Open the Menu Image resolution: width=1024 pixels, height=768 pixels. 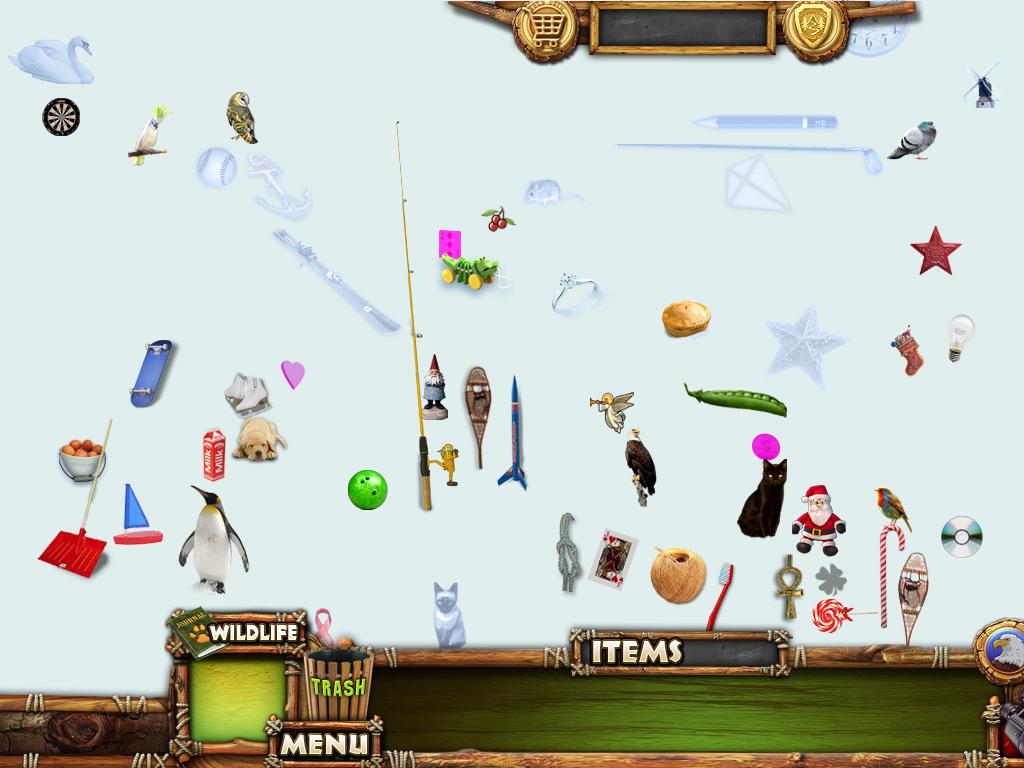[324, 744]
